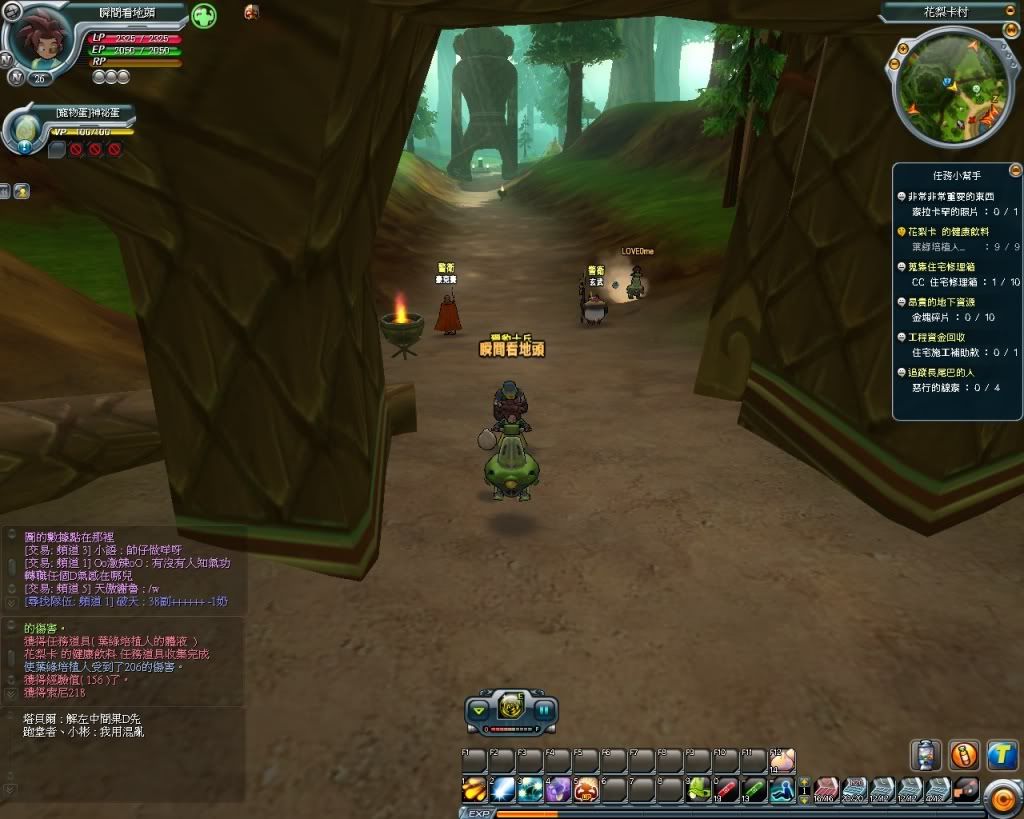Use the red capsule item in the hotbar
Image resolution: width=1024 pixels, height=819 pixels.
click(727, 789)
